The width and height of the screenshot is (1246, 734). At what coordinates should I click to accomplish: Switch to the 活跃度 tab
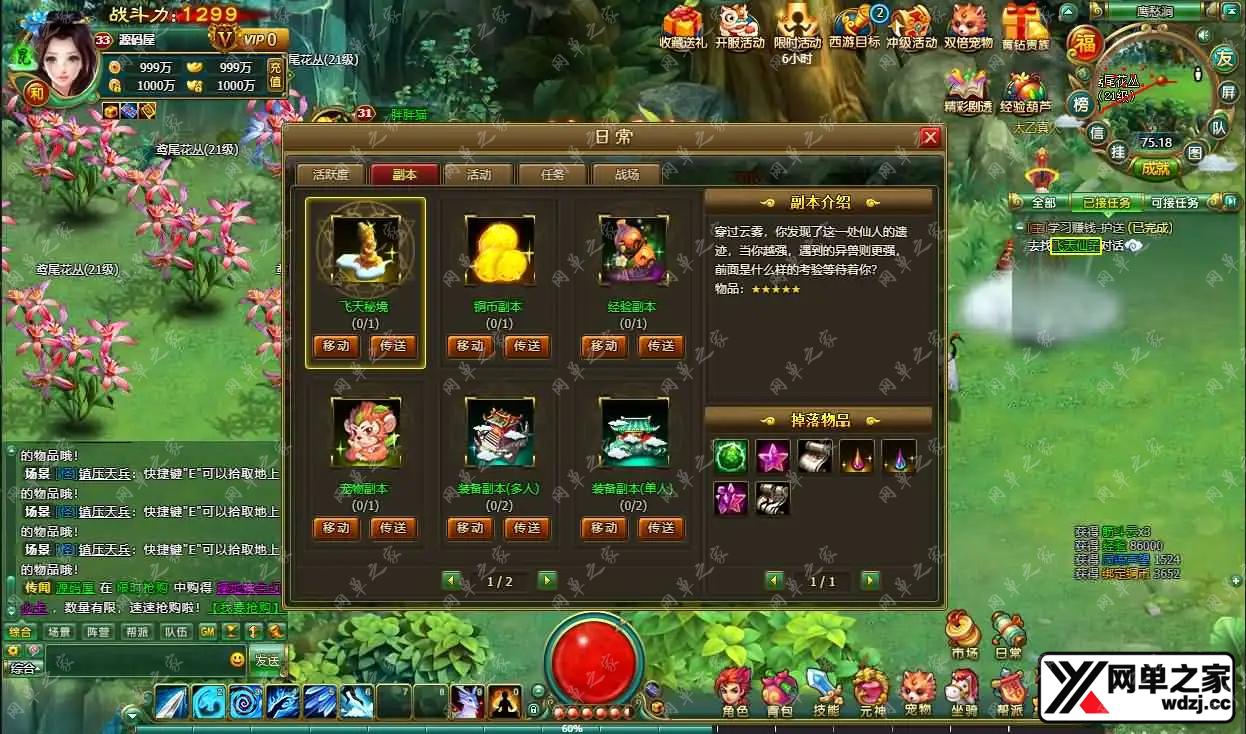click(330, 174)
